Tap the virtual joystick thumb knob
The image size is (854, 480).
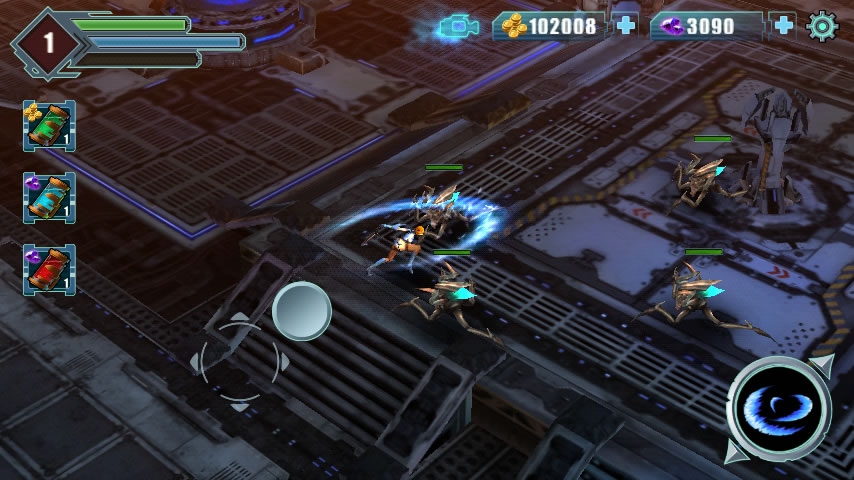[x=302, y=311]
